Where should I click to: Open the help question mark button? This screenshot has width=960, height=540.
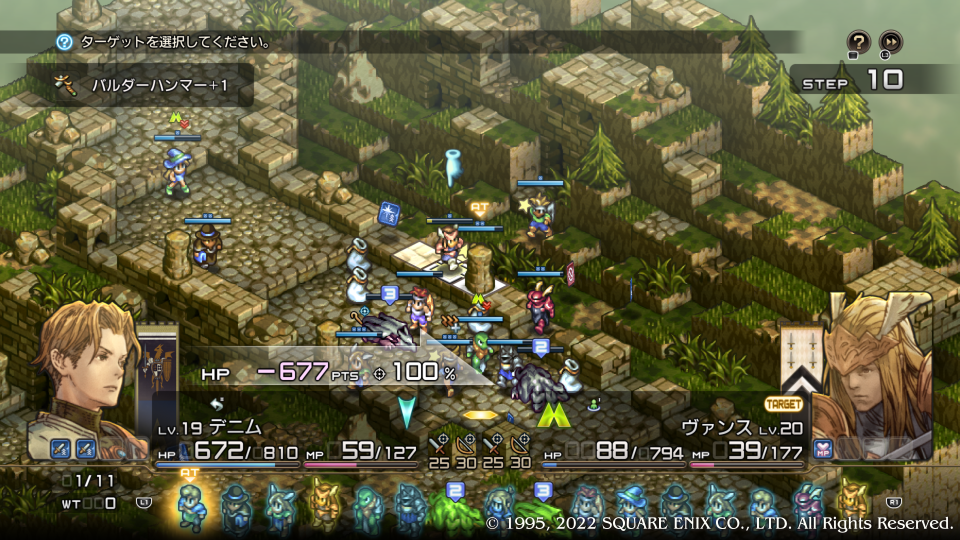click(858, 42)
